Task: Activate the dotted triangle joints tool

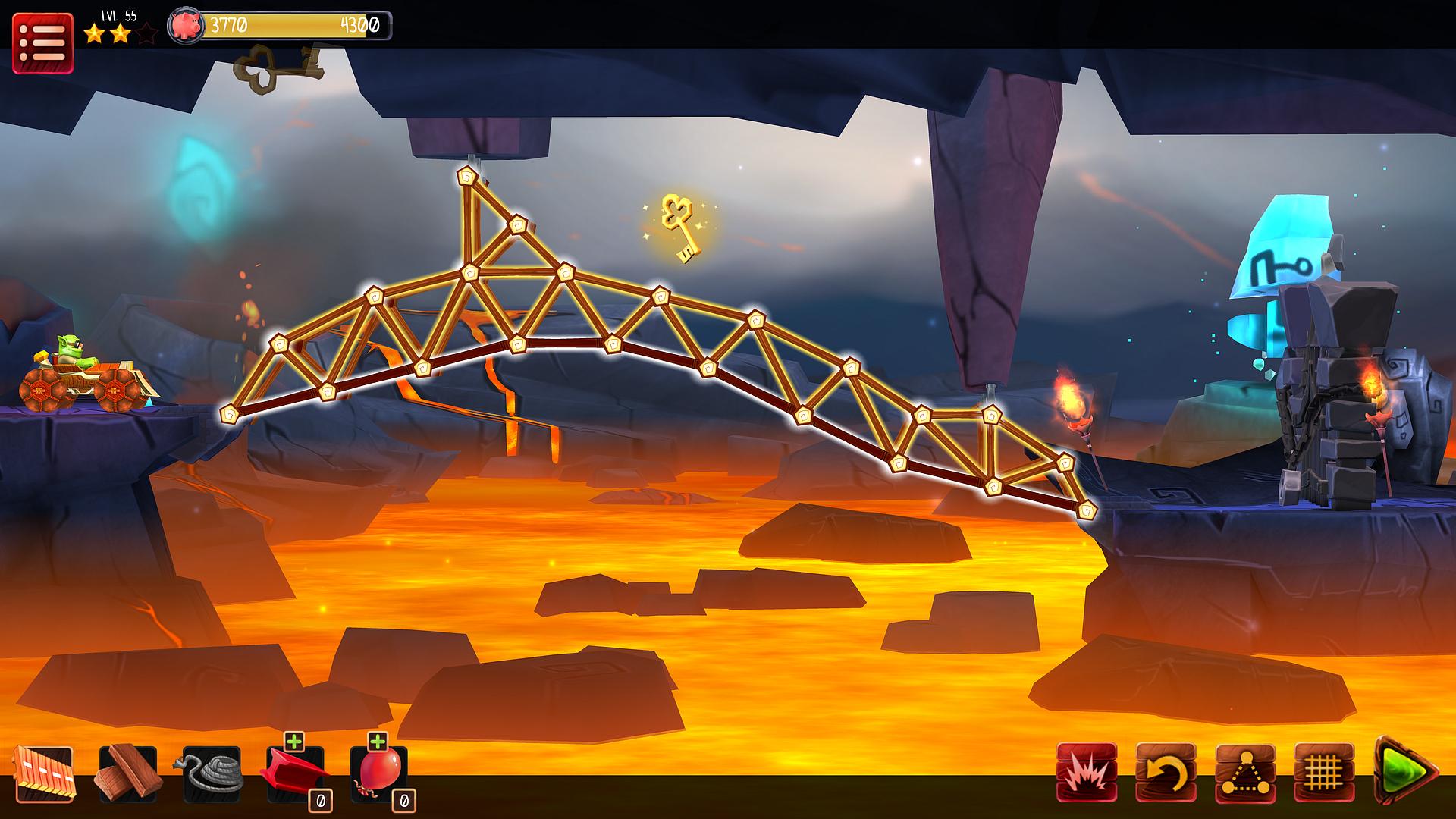Action: click(x=1245, y=772)
